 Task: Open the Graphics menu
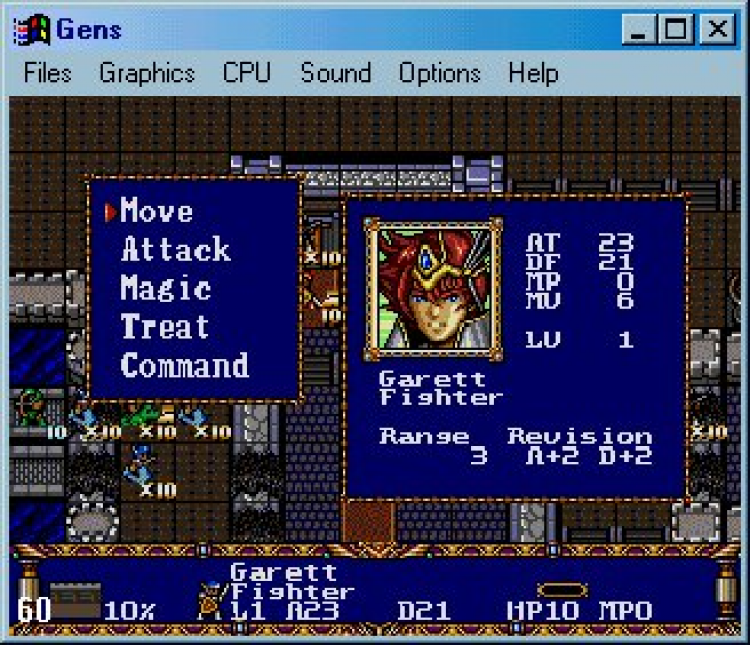[x=147, y=73]
